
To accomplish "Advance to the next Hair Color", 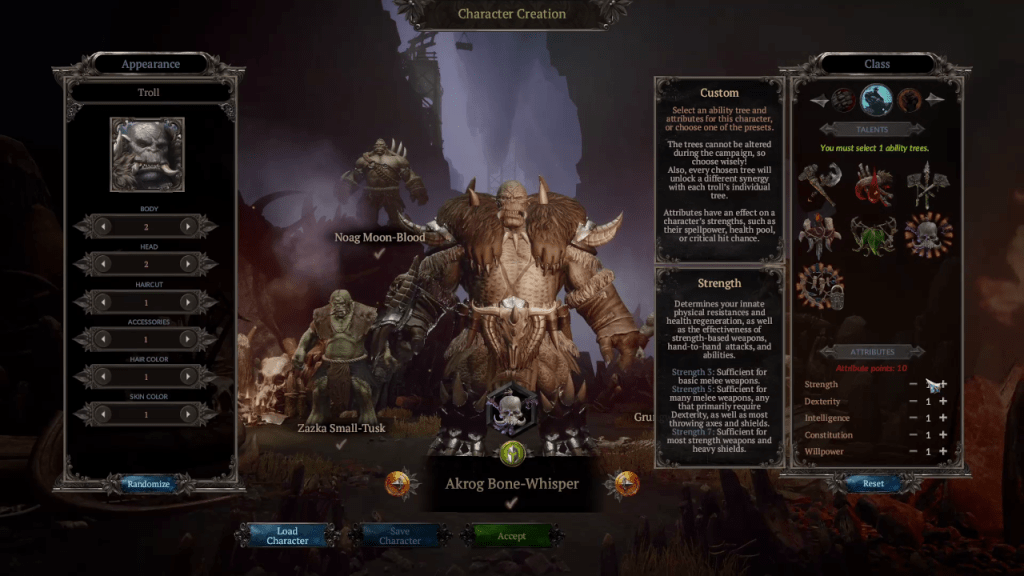I will 186,377.
